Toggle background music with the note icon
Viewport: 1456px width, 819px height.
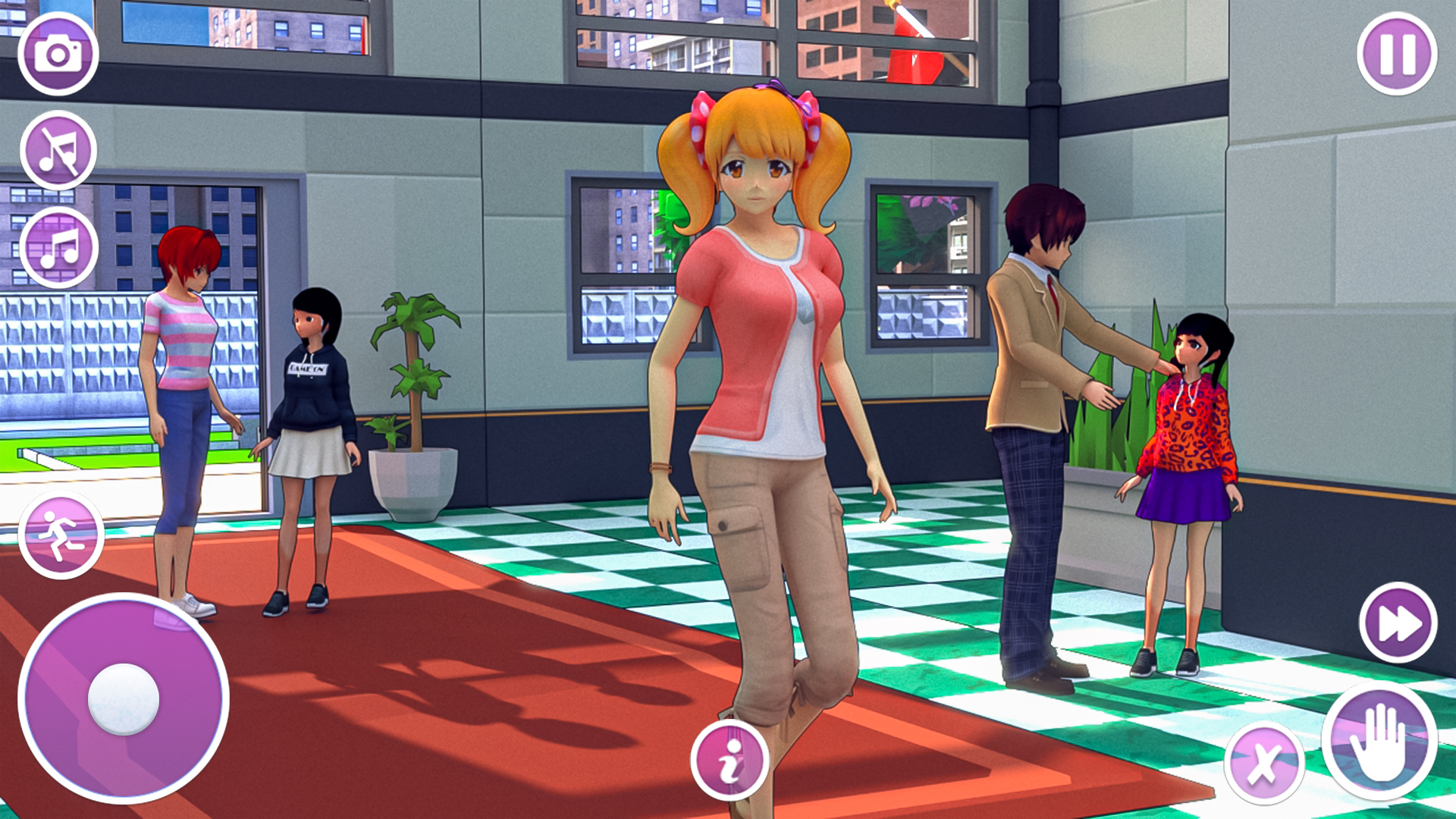point(61,246)
